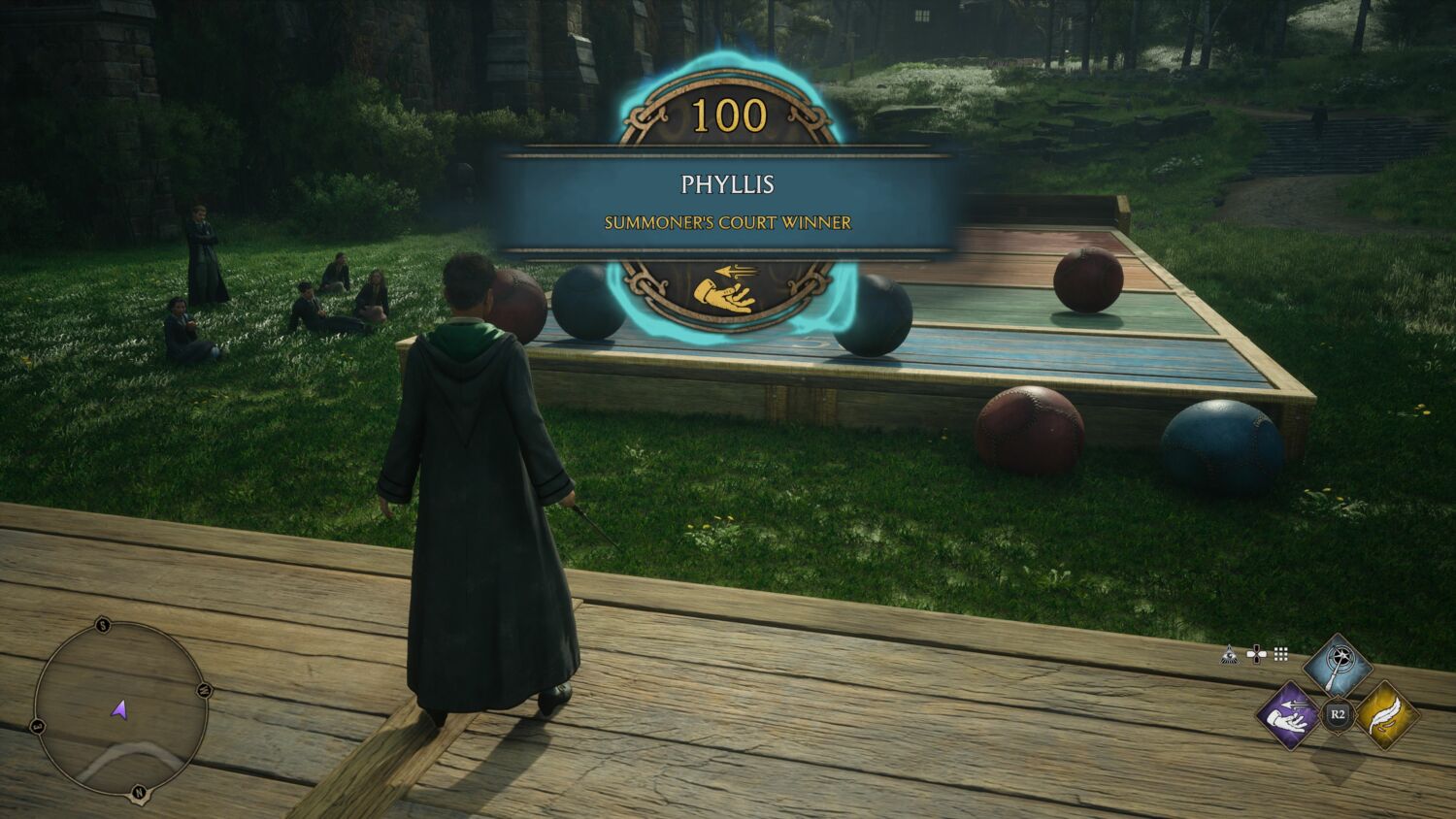This screenshot has height=819, width=1456.
Task: Cast the Accio spell in the purple slot
Action: click(x=1288, y=717)
